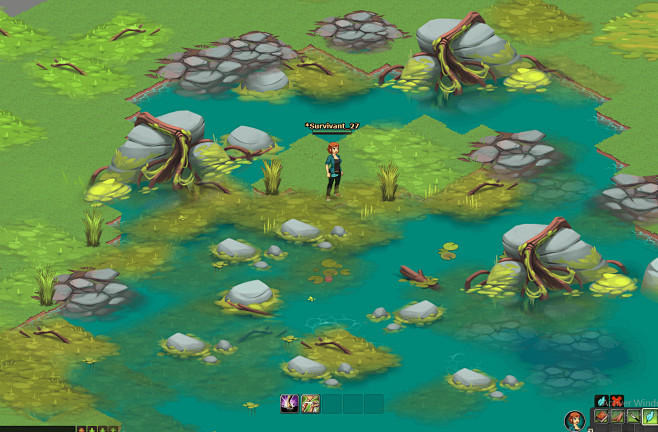The image size is (658, 432).
Task: Click the small blue feather icon on black
Action: pyautogui.click(x=601, y=401)
